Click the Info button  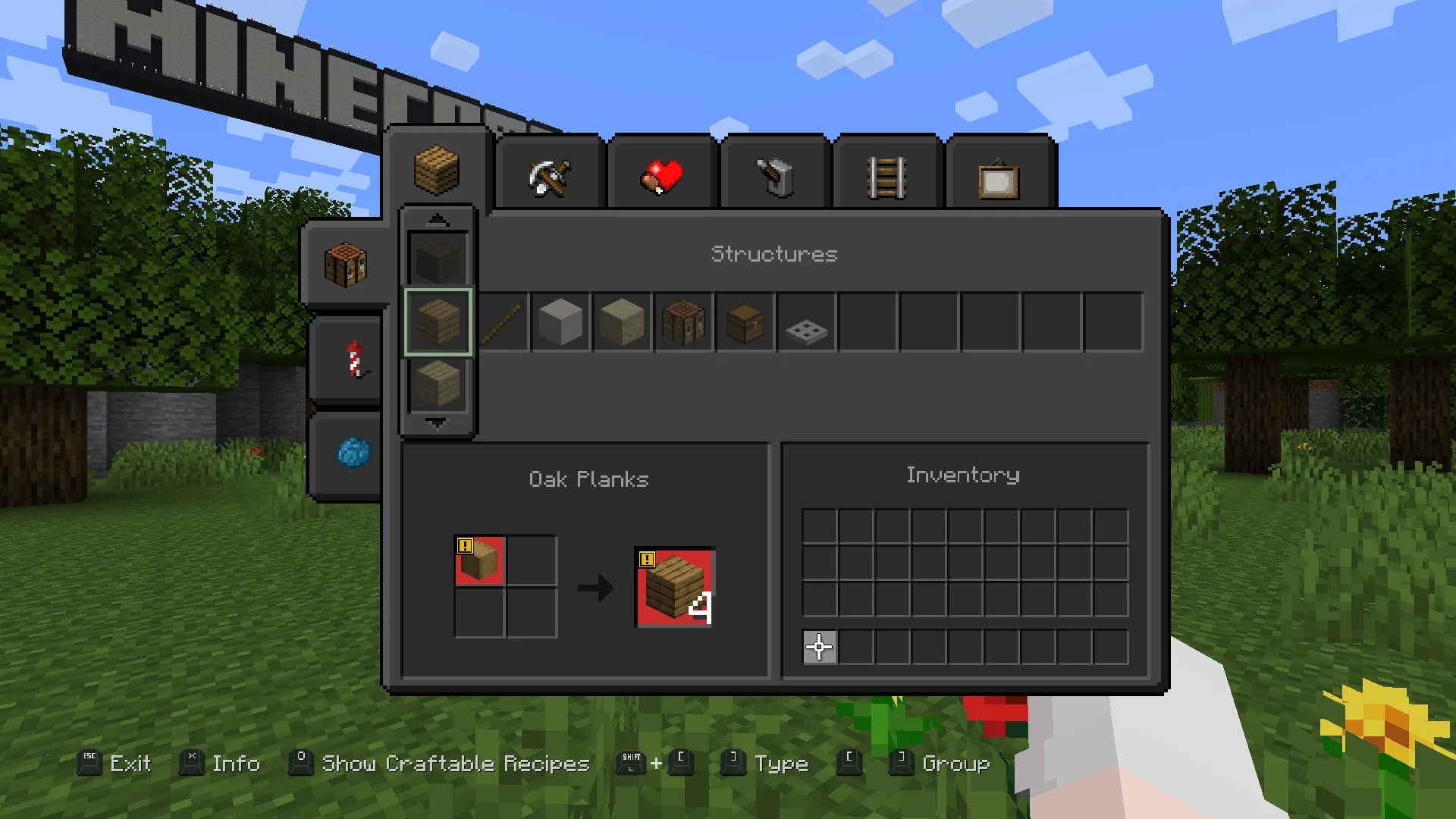tap(236, 764)
